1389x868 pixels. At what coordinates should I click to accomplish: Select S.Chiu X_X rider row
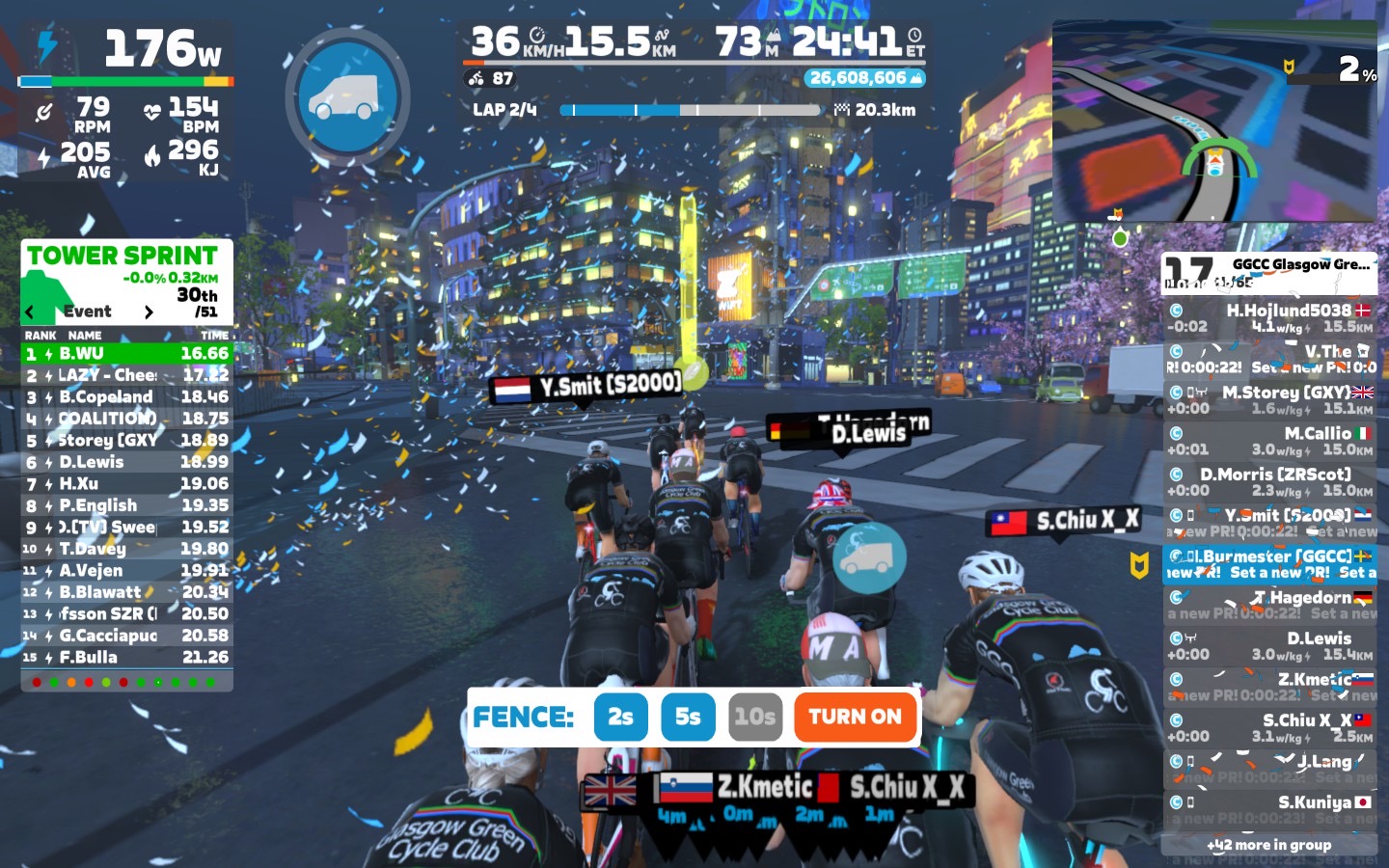point(1269,727)
